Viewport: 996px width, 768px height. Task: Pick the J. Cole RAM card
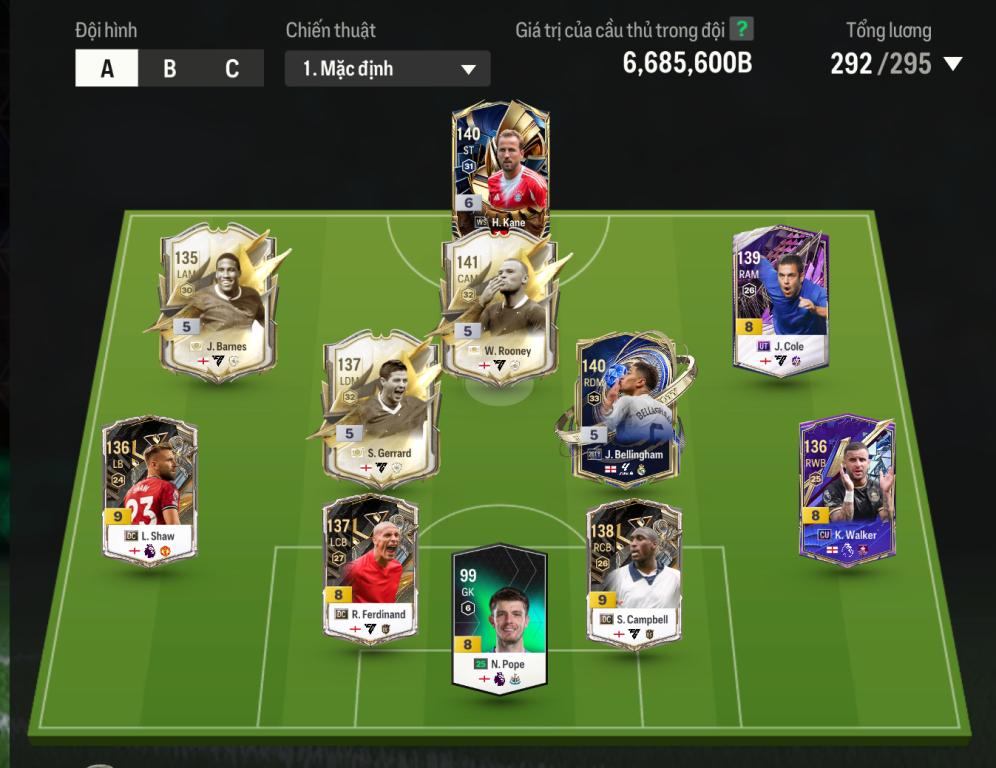[x=781, y=300]
